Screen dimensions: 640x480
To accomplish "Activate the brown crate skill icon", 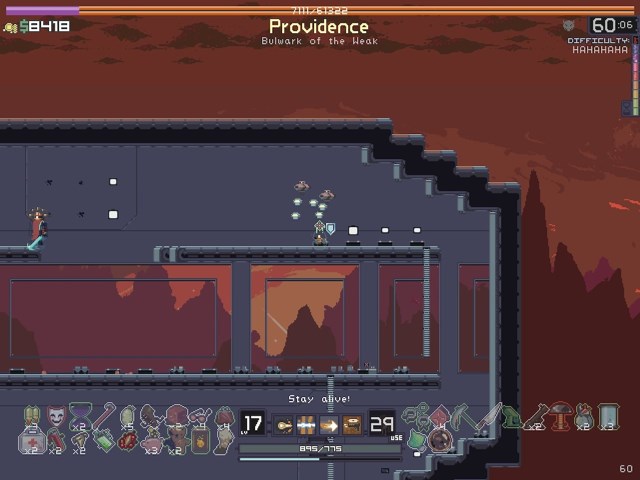I will 353,424.
